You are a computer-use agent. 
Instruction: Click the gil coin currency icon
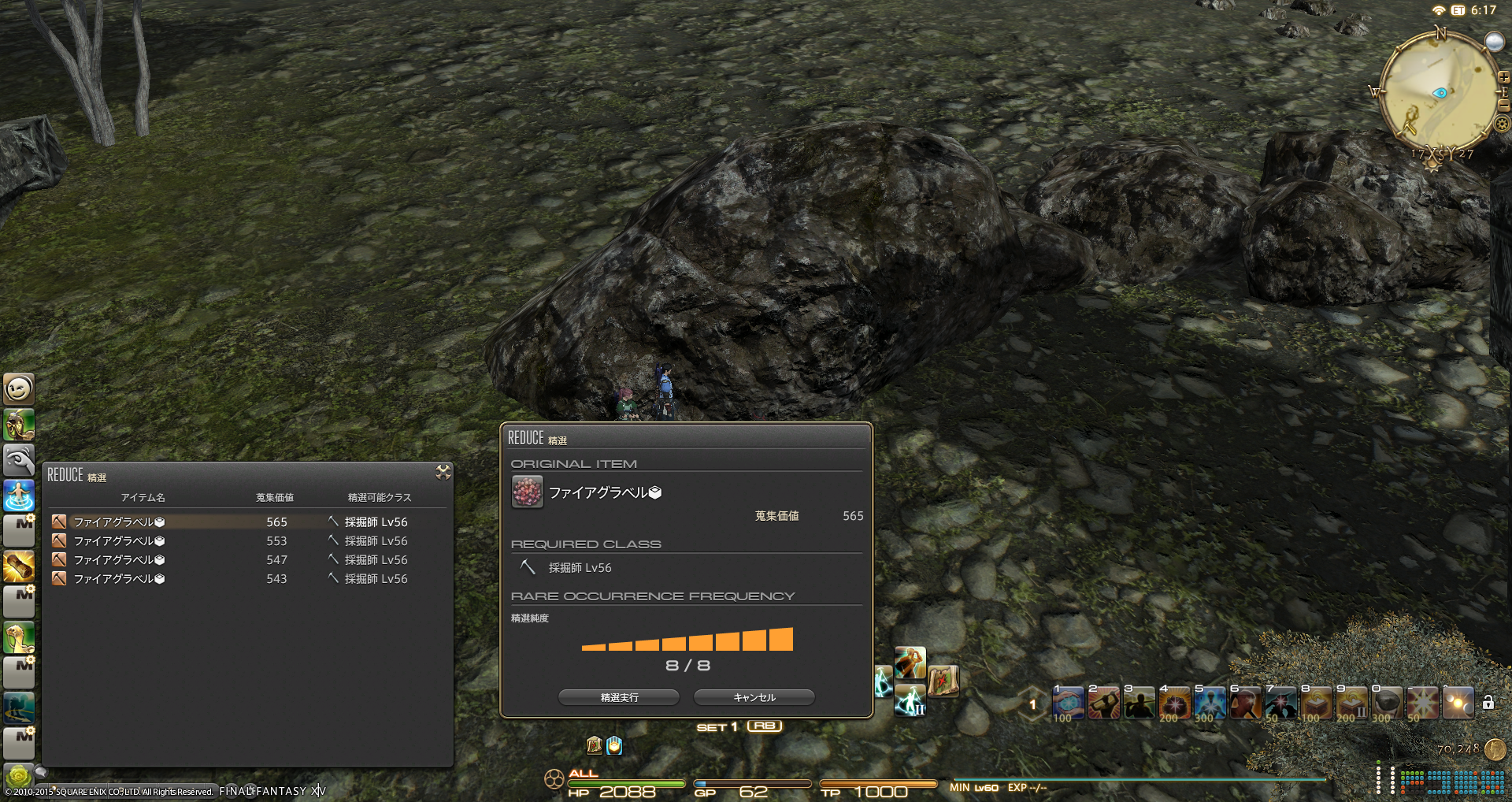(1495, 749)
